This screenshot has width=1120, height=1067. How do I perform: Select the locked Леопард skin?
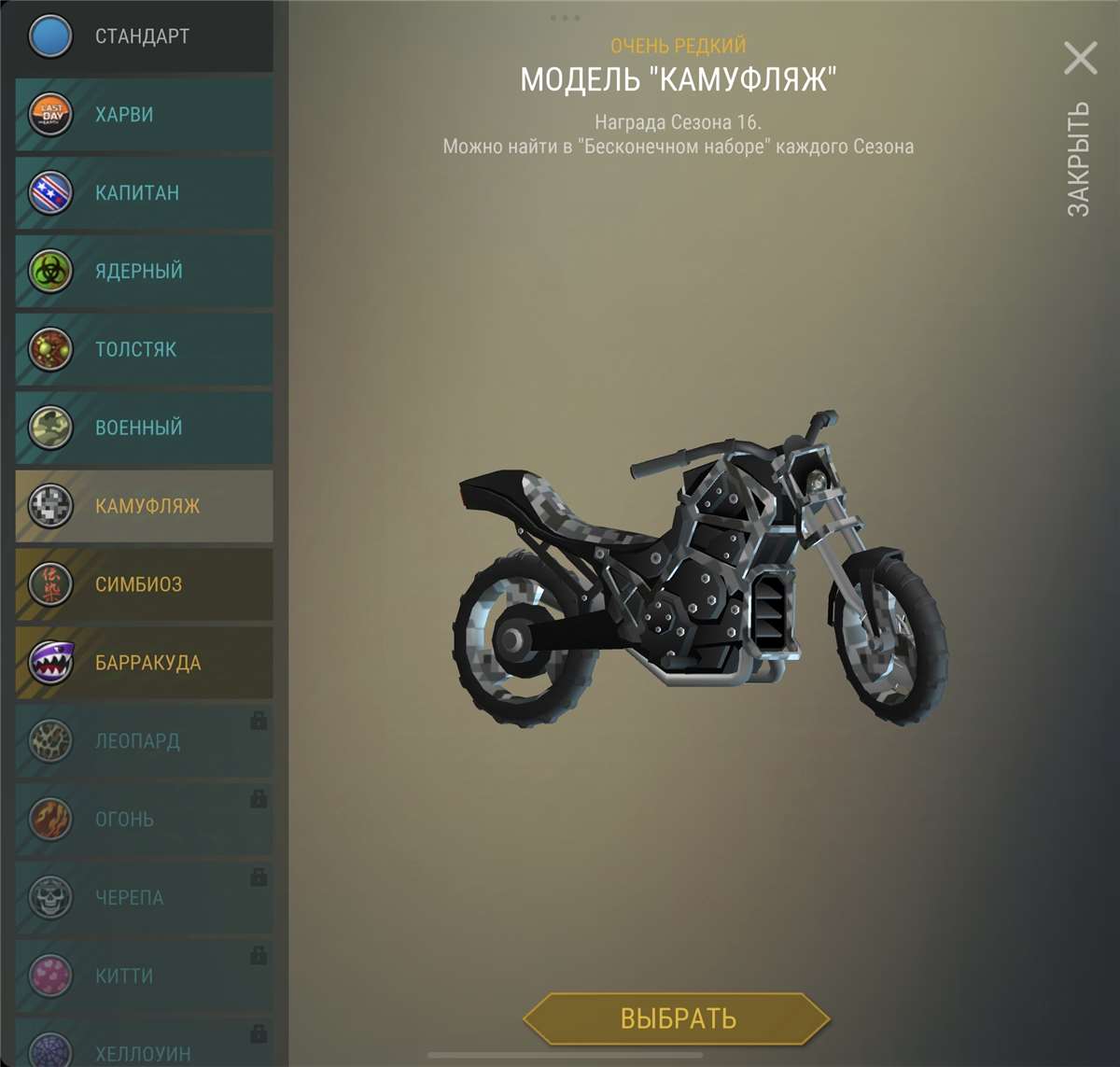145,742
